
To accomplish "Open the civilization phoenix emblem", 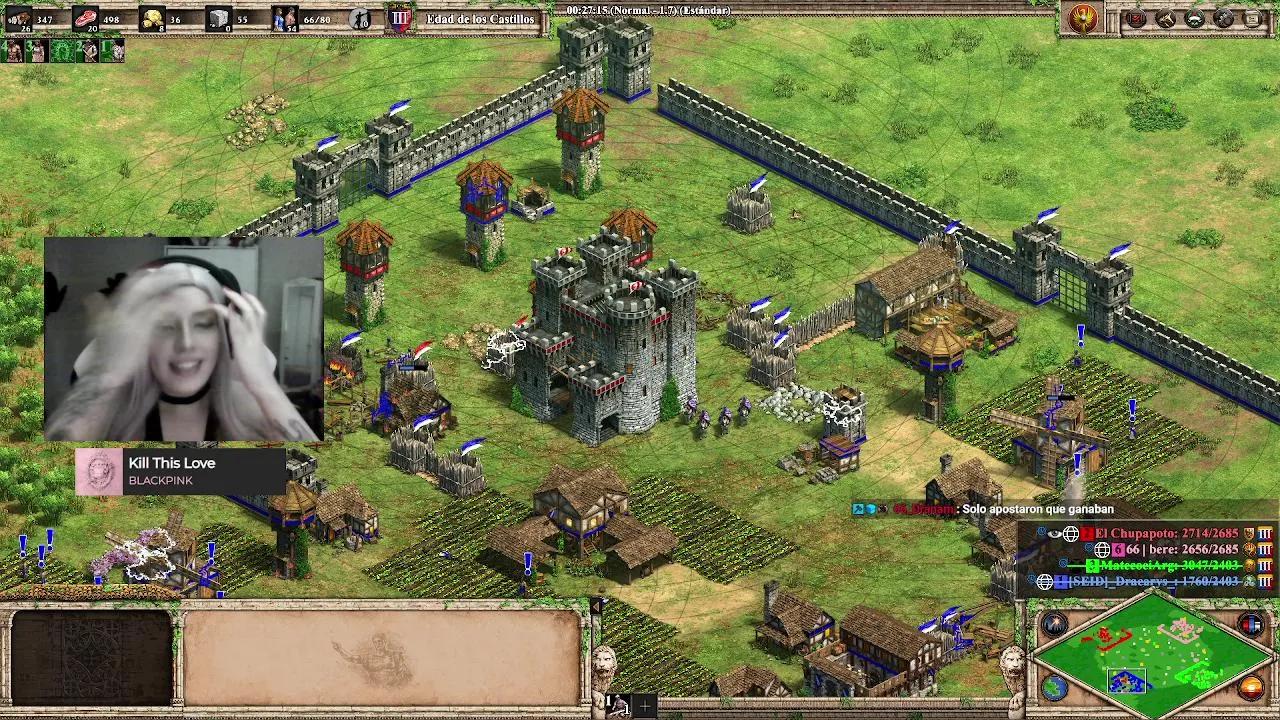I will pyautogui.click(x=1084, y=18).
